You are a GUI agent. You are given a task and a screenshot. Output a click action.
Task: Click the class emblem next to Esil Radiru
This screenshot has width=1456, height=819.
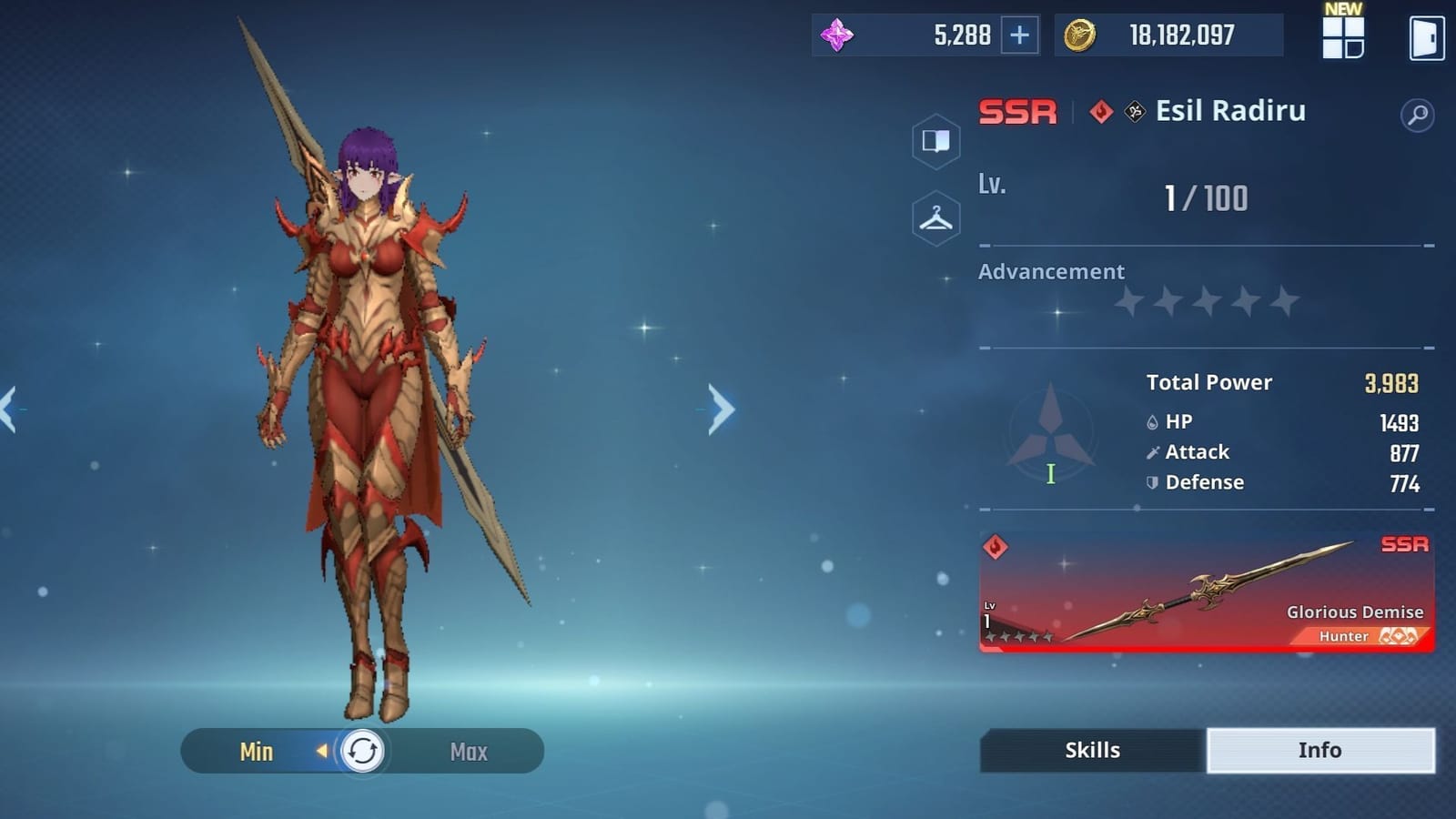coord(1133,111)
